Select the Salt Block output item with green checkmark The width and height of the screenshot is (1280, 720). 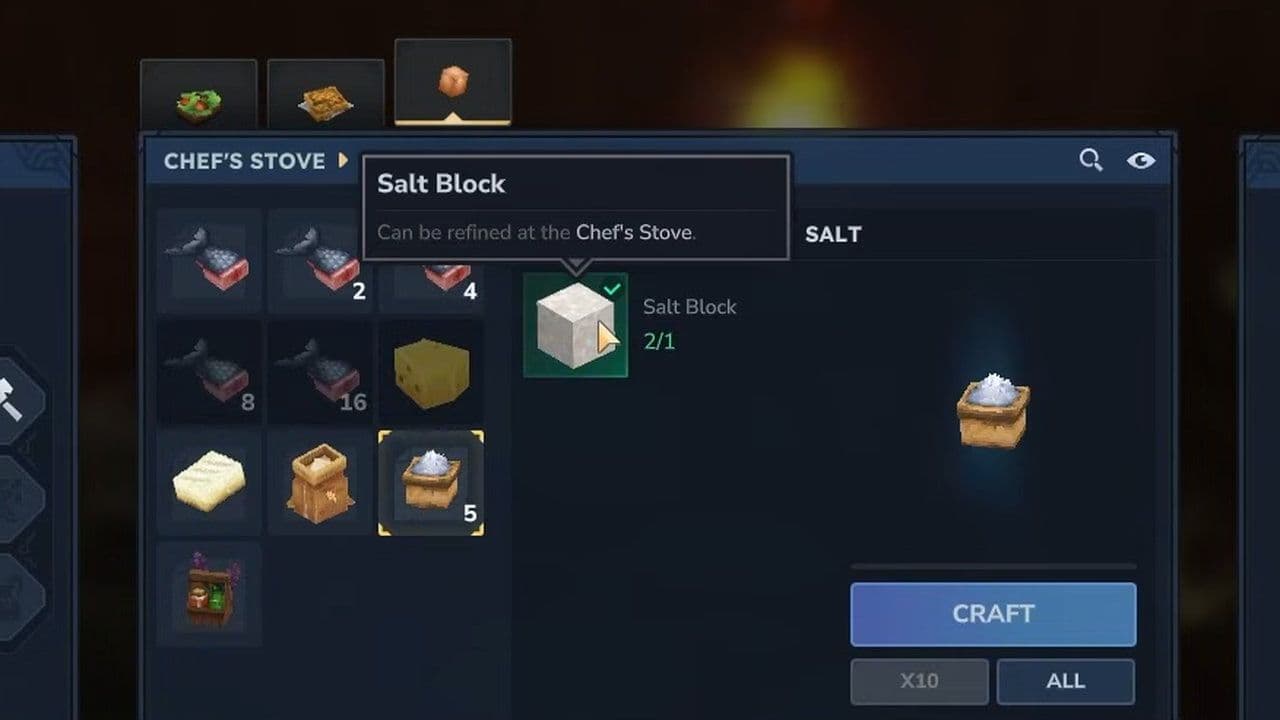point(575,325)
